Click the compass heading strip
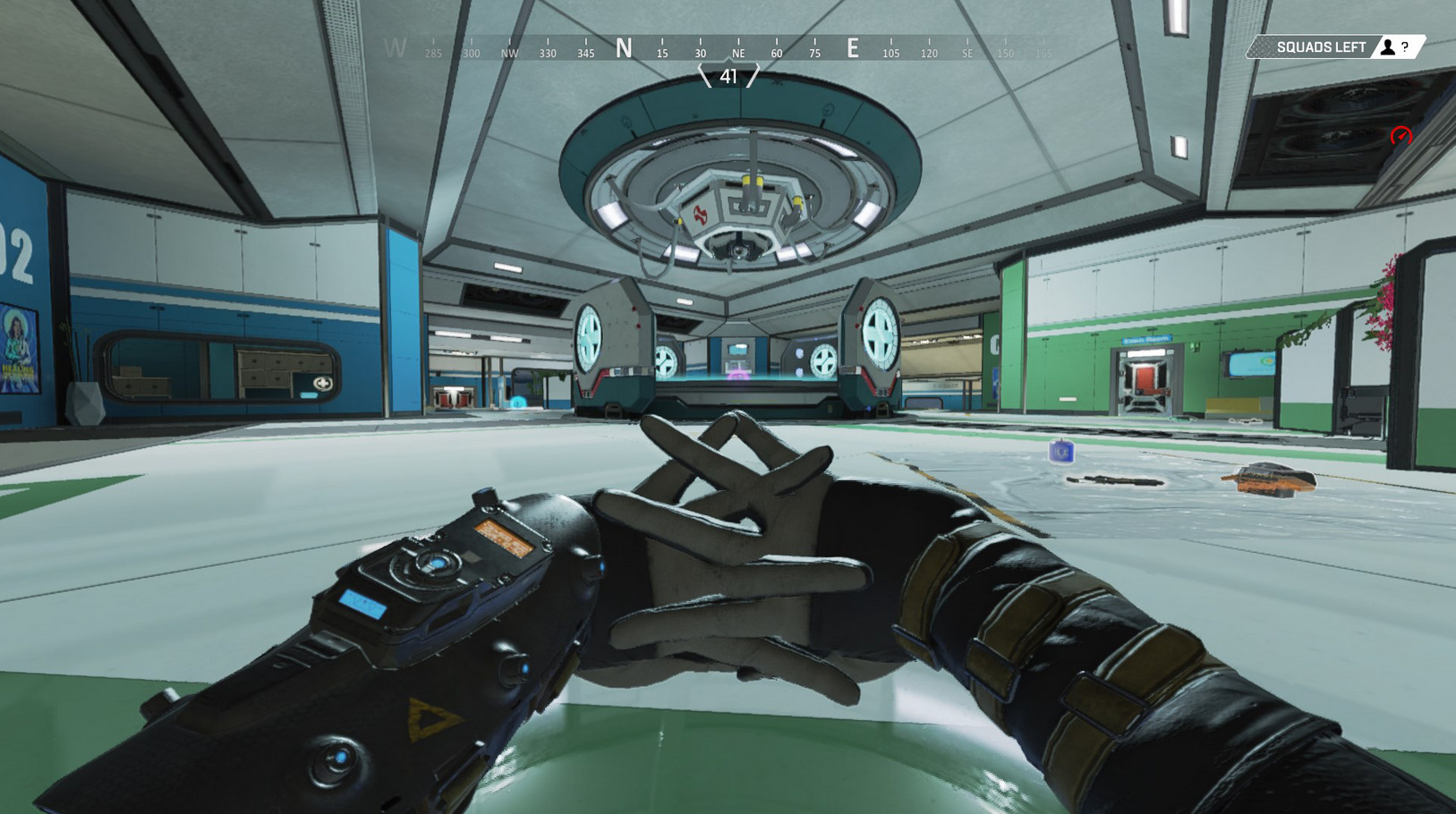This screenshot has width=1456, height=814. 727,48
